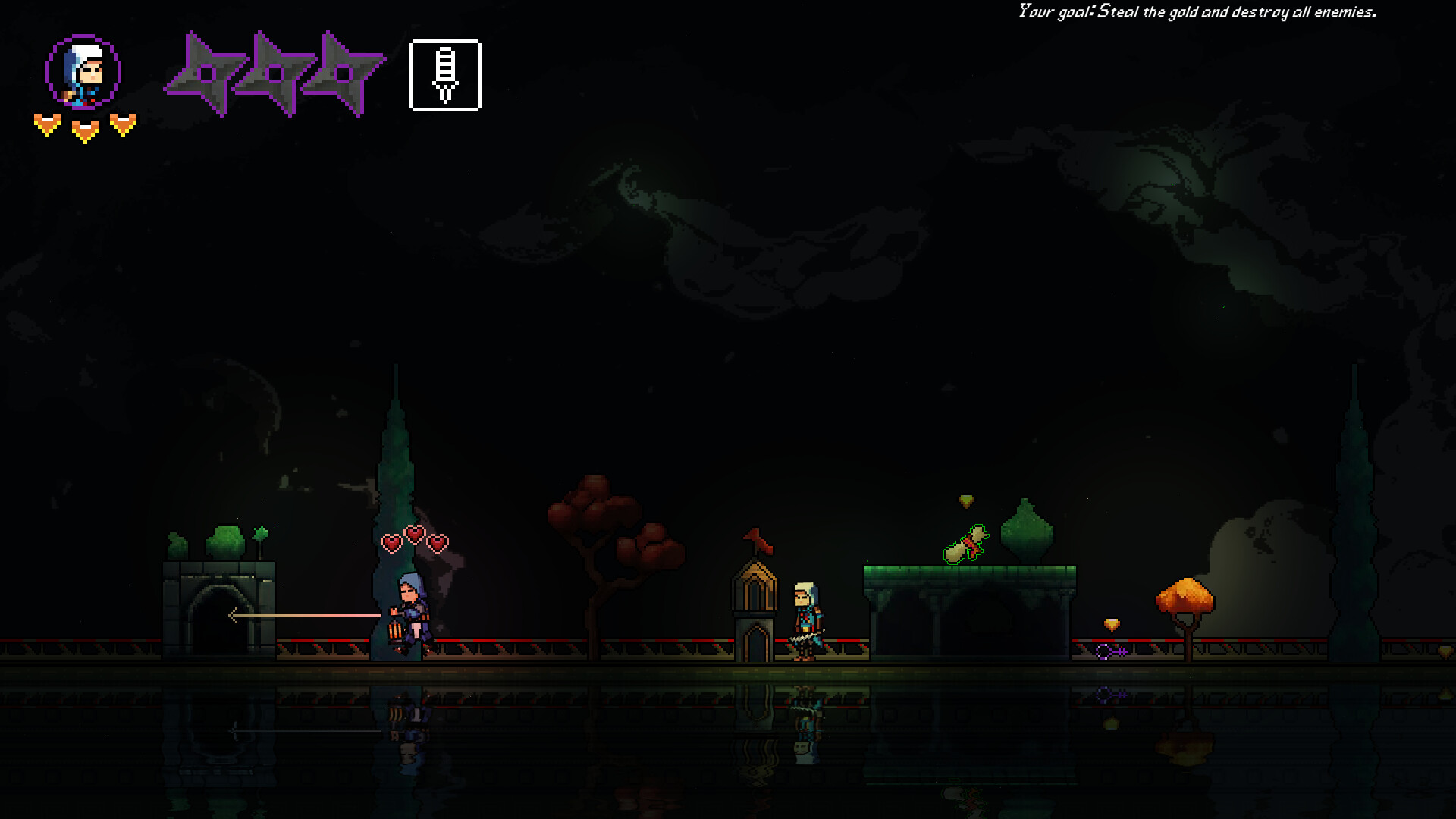The width and height of the screenshot is (1456, 819).
Task: Click the gem near the orange tree
Action: 1111,623
